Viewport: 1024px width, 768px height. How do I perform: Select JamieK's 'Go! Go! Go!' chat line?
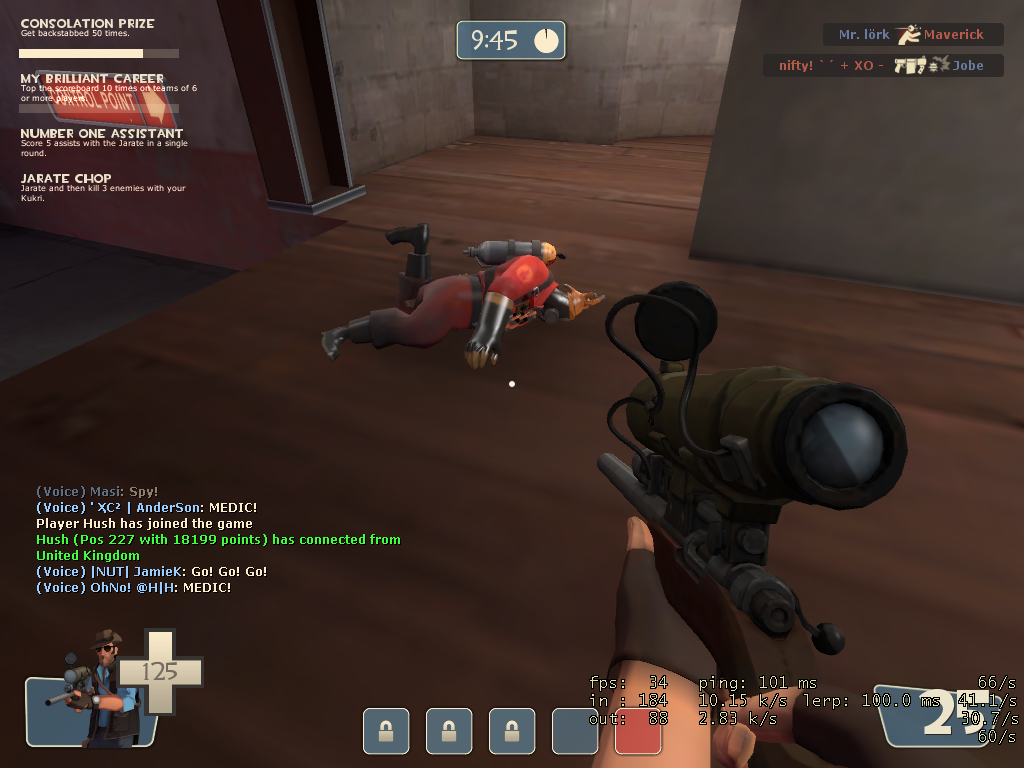(x=151, y=572)
